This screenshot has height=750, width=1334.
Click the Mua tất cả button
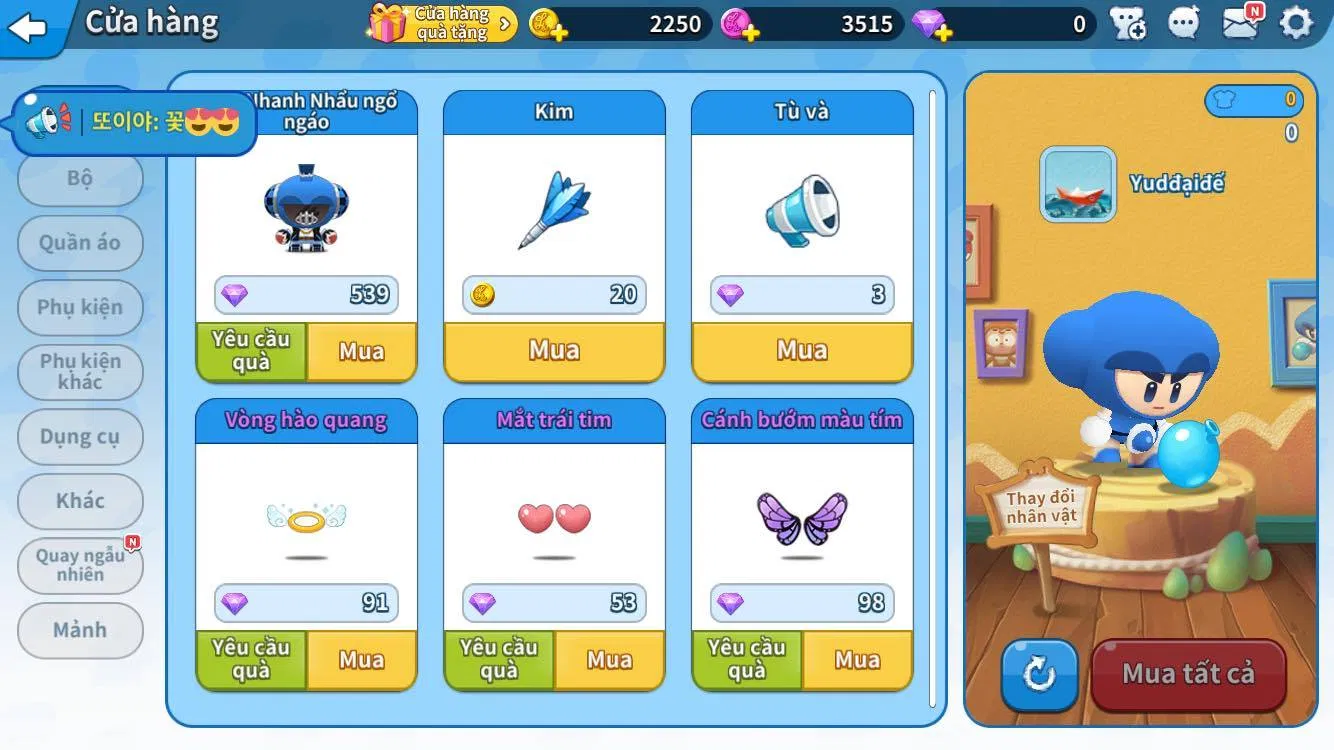(1188, 674)
